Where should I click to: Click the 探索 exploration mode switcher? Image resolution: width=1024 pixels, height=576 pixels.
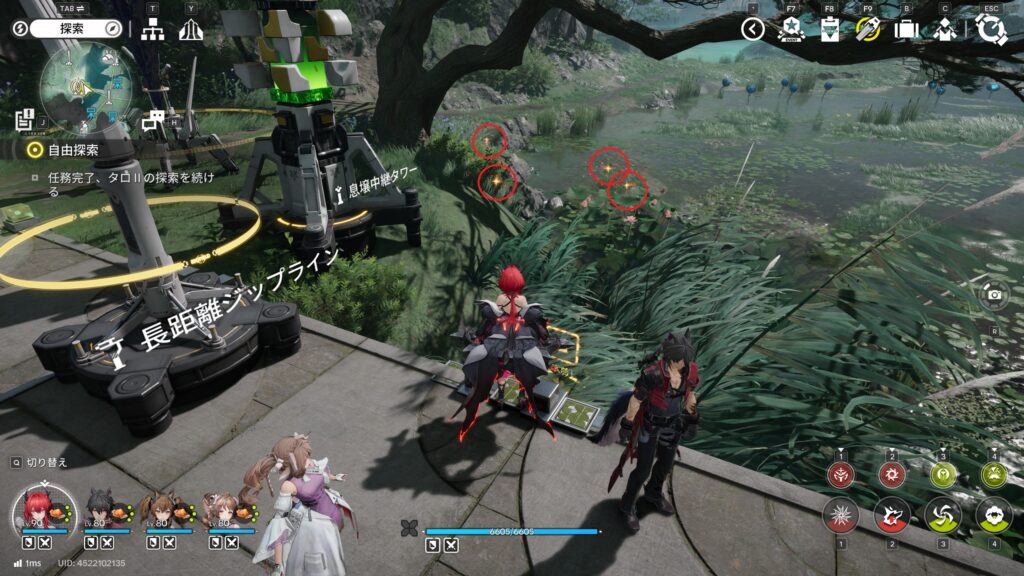coord(69,29)
